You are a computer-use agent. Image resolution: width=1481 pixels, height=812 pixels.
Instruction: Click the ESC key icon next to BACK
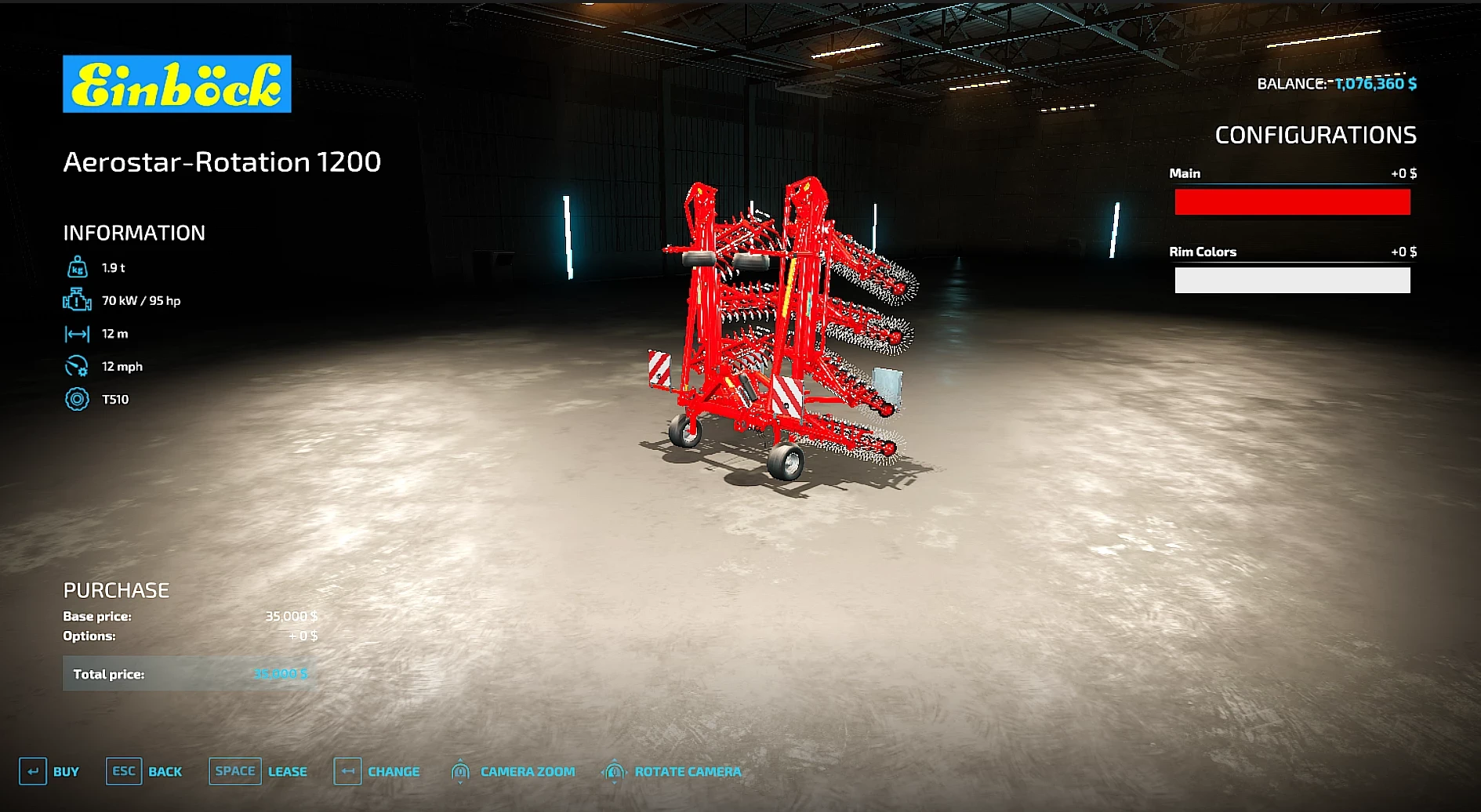click(x=123, y=771)
